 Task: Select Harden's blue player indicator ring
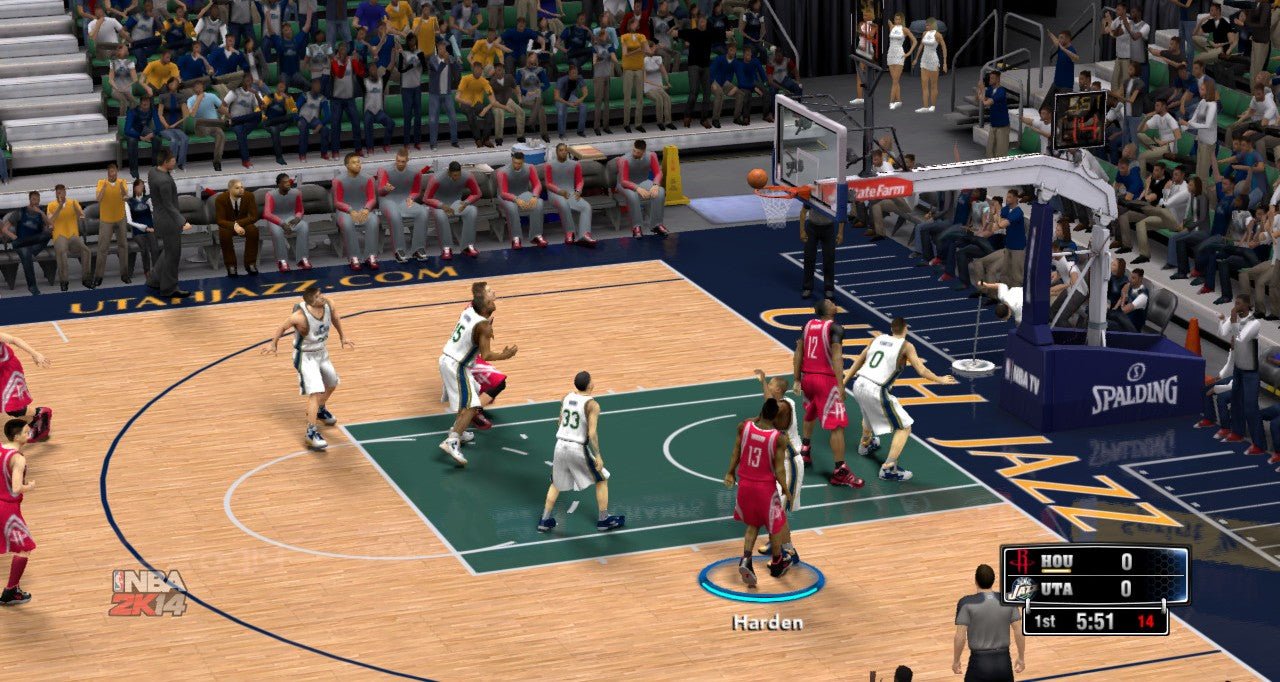coord(761,596)
